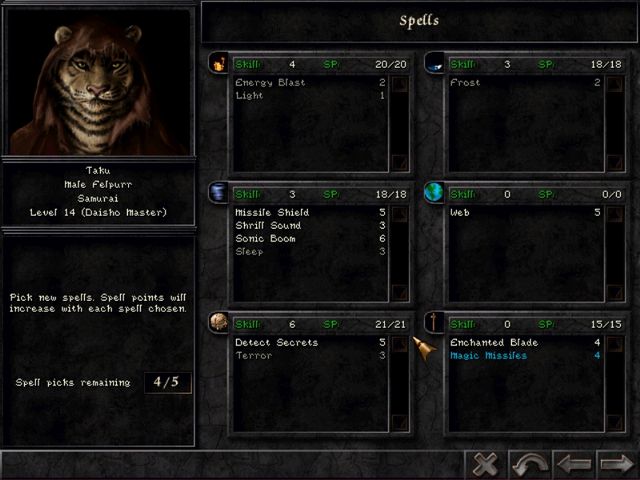640x480 pixels.
Task: Choose the Enchanted Blade spell
Action: click(x=494, y=343)
